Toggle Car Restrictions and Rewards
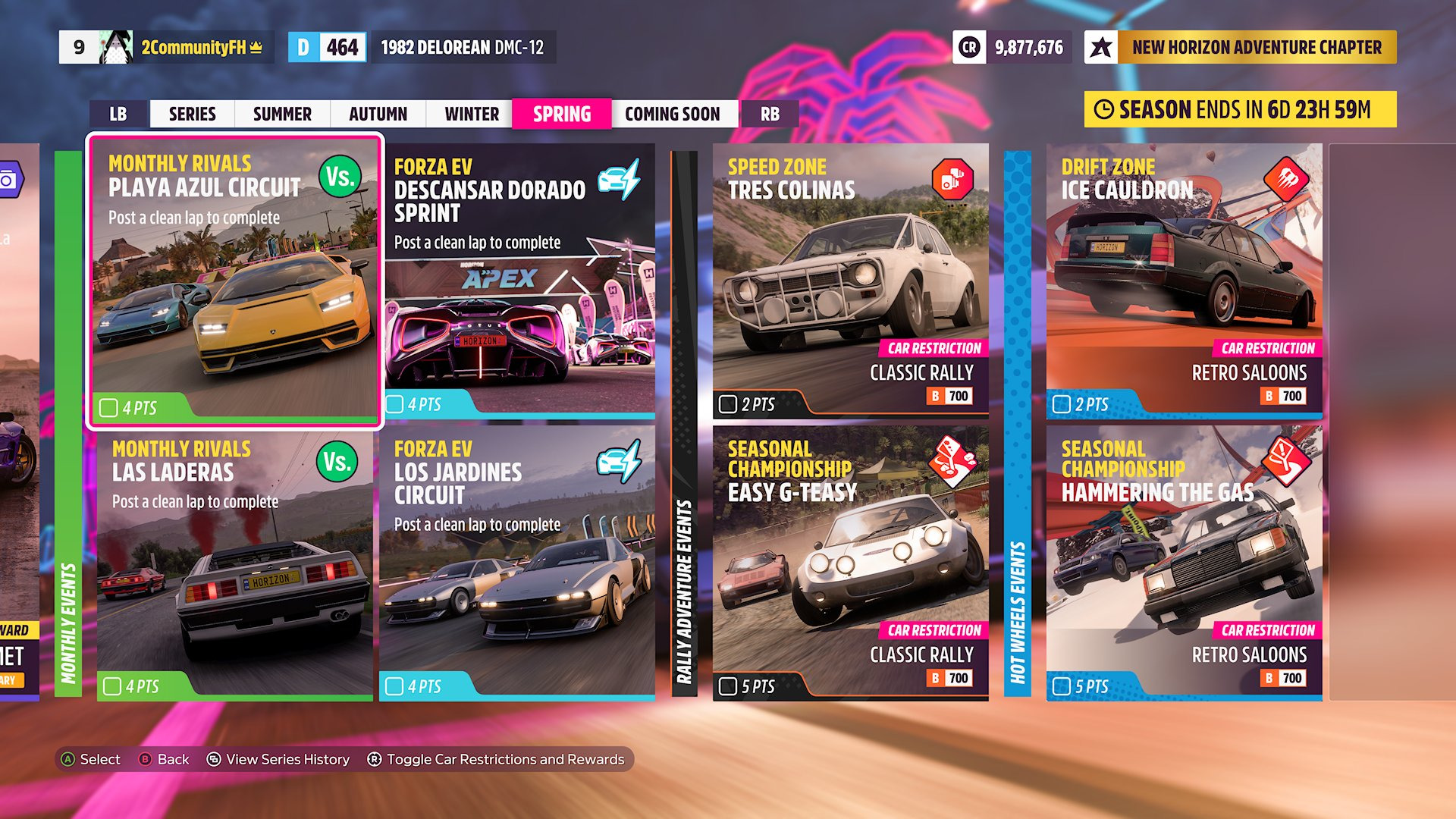1456x819 pixels. point(497,759)
